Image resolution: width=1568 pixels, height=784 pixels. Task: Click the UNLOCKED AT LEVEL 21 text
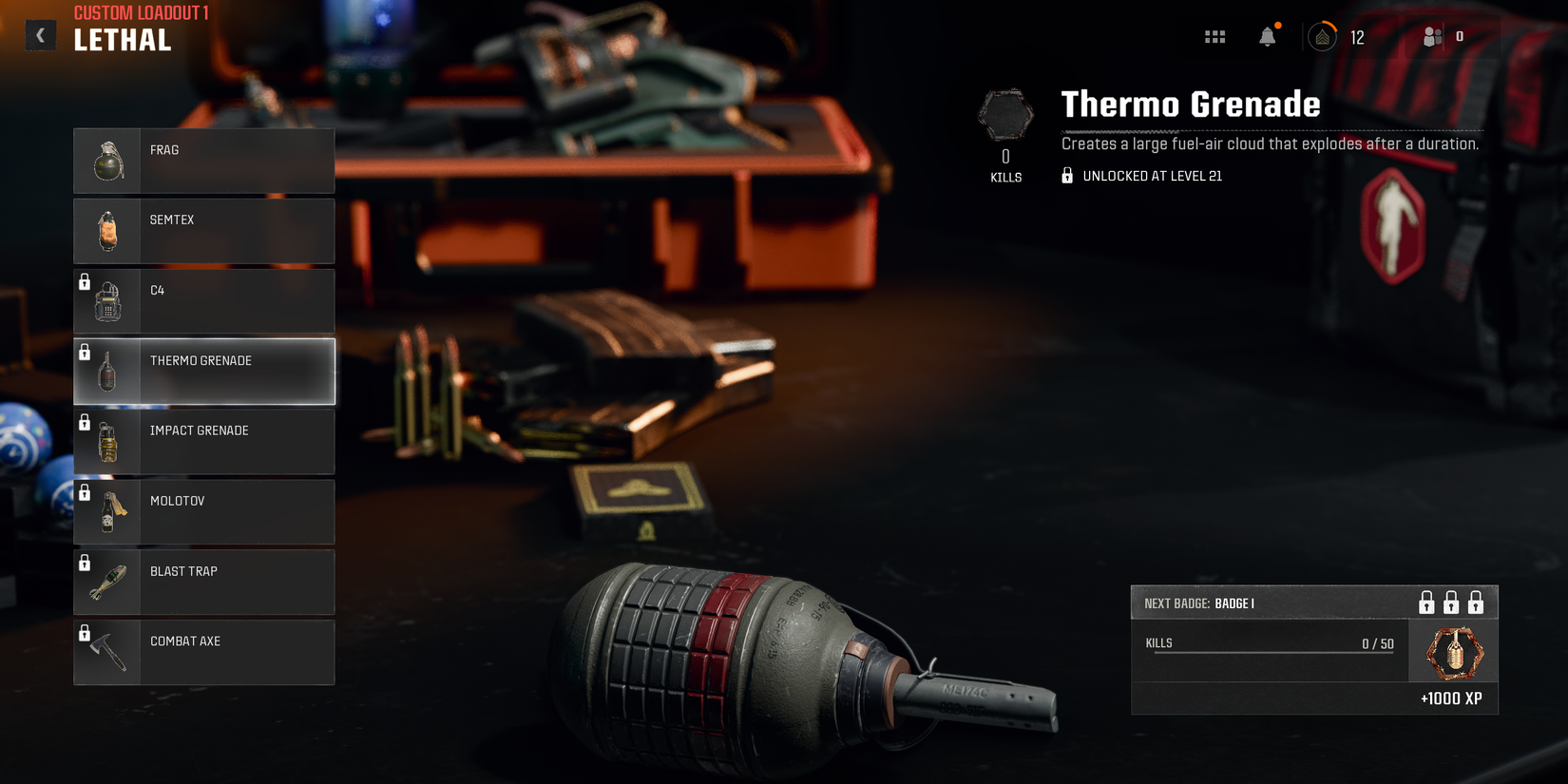pos(1152,176)
